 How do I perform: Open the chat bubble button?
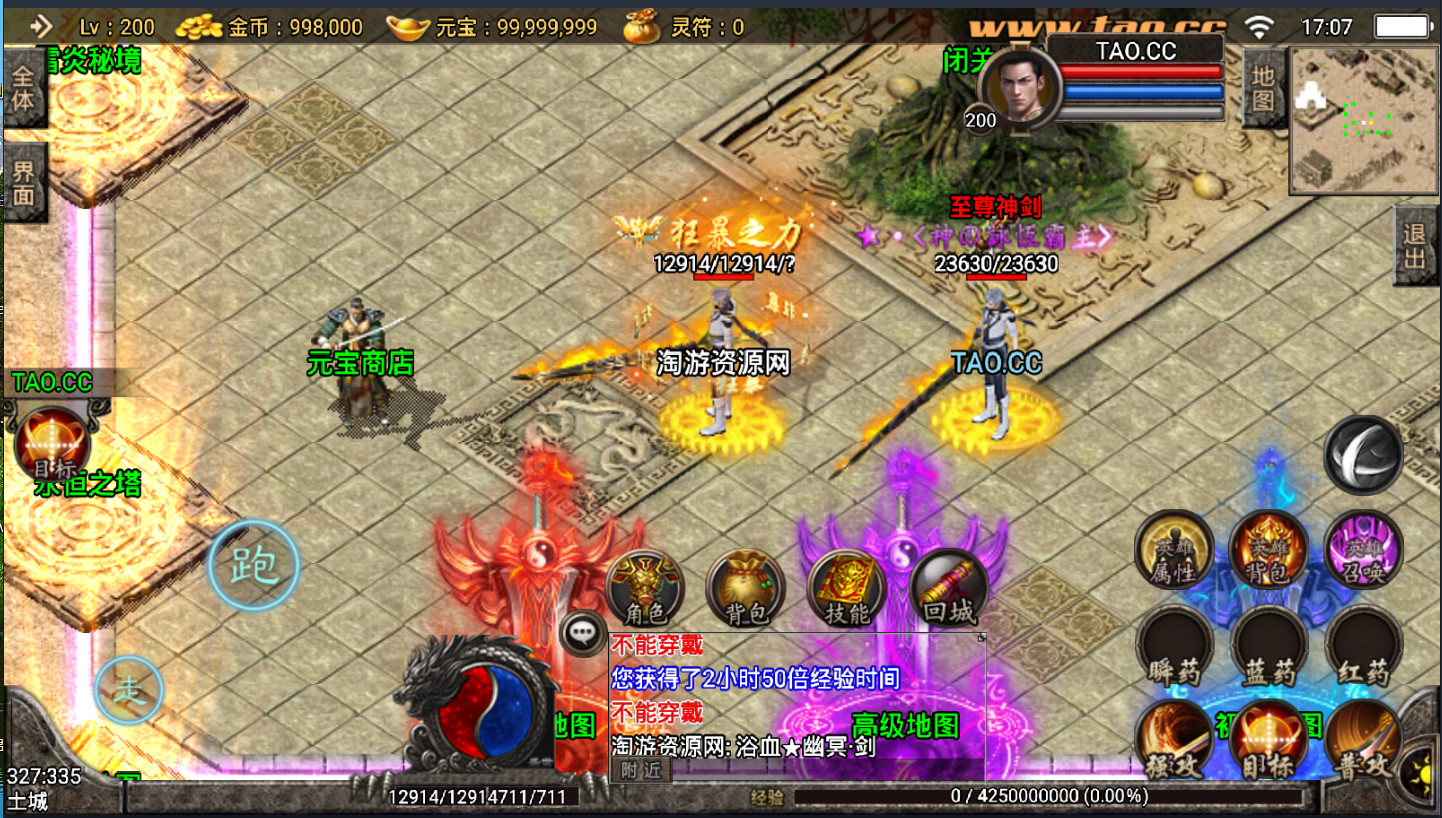(582, 633)
